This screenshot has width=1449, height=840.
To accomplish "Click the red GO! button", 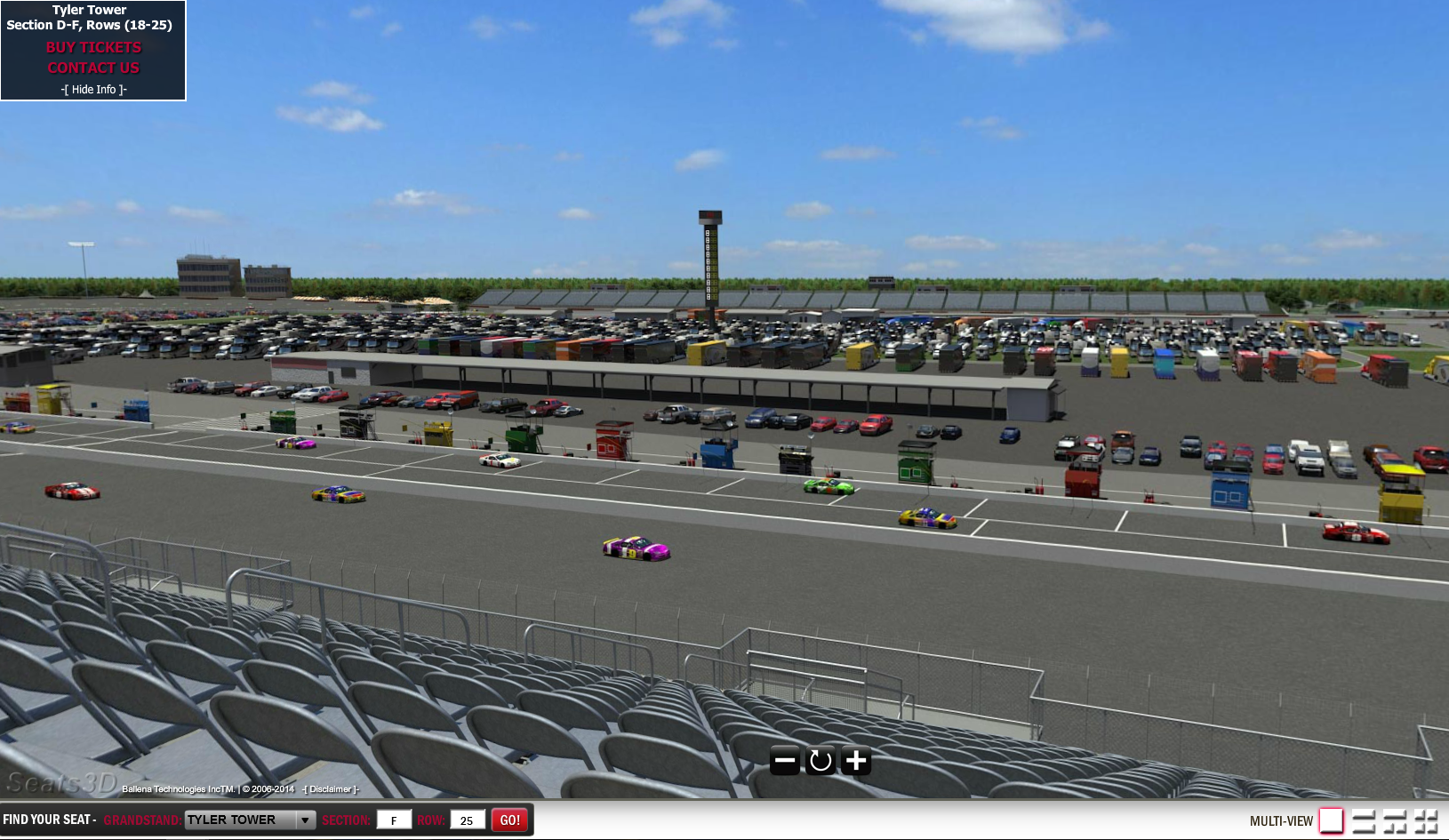I will (x=510, y=820).
